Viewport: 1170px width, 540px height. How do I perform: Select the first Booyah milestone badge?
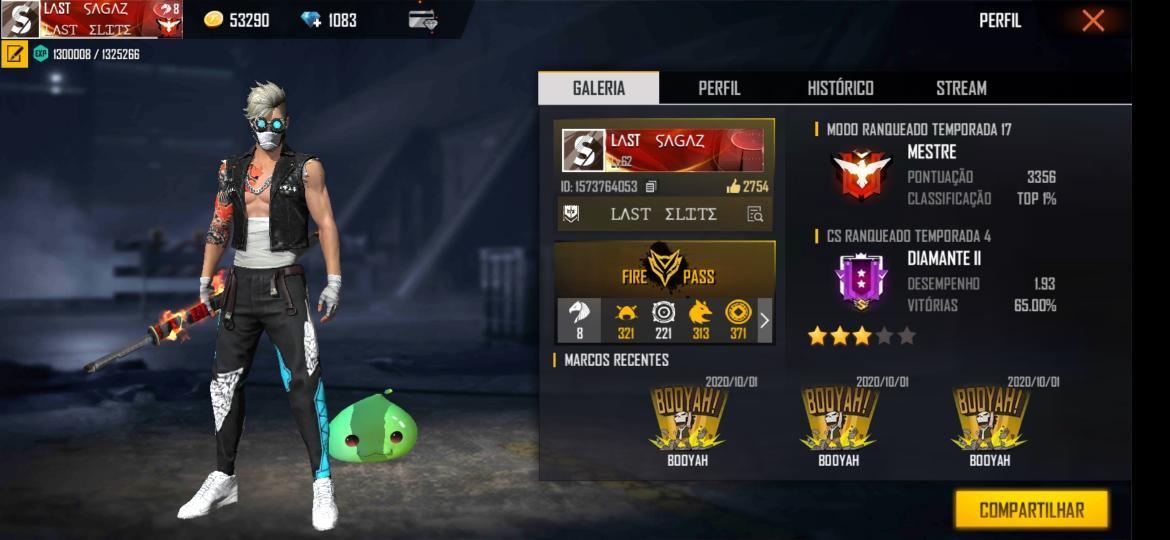click(687, 418)
